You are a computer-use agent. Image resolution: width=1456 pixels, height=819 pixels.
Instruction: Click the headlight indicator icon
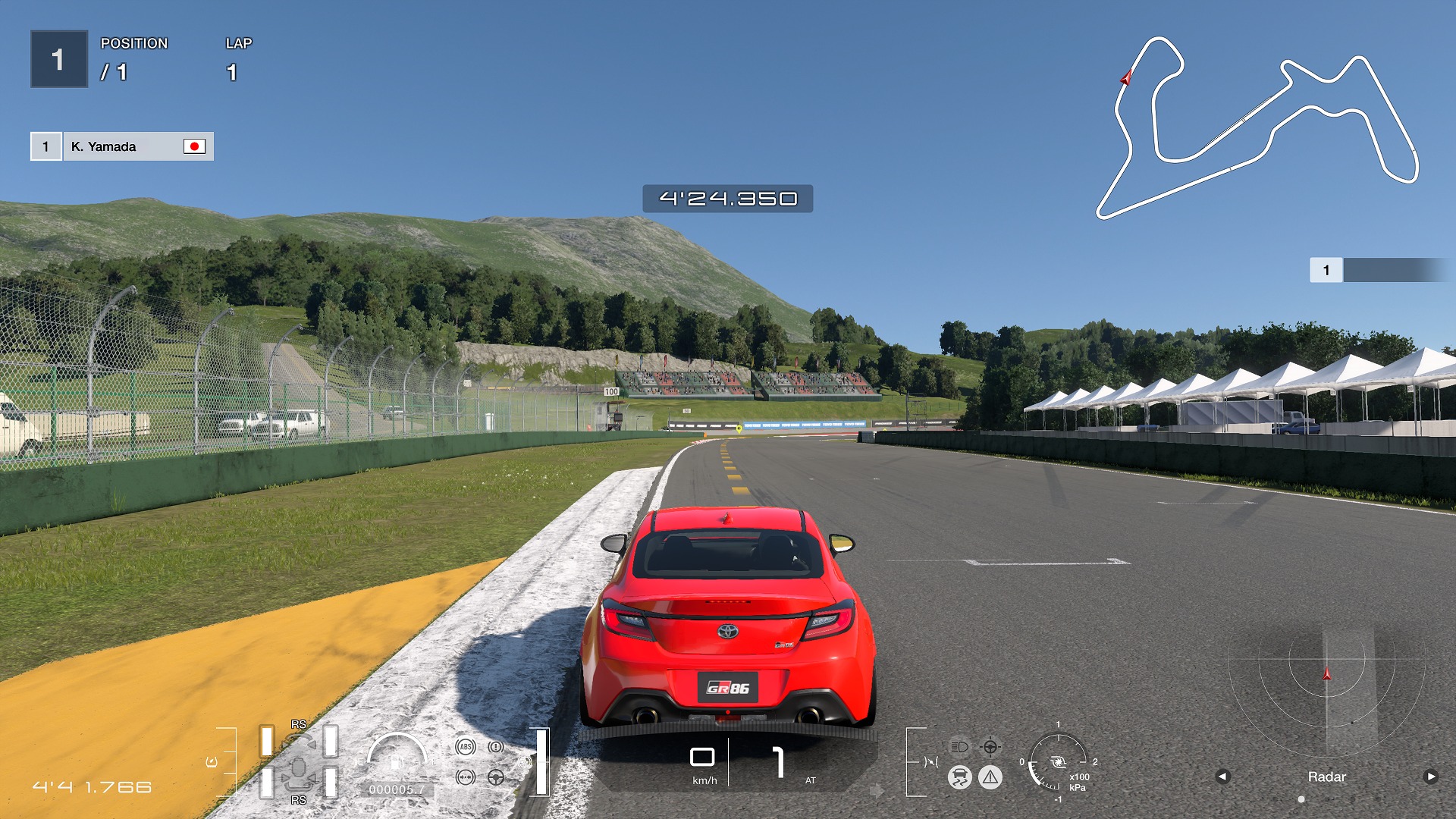pos(959,747)
